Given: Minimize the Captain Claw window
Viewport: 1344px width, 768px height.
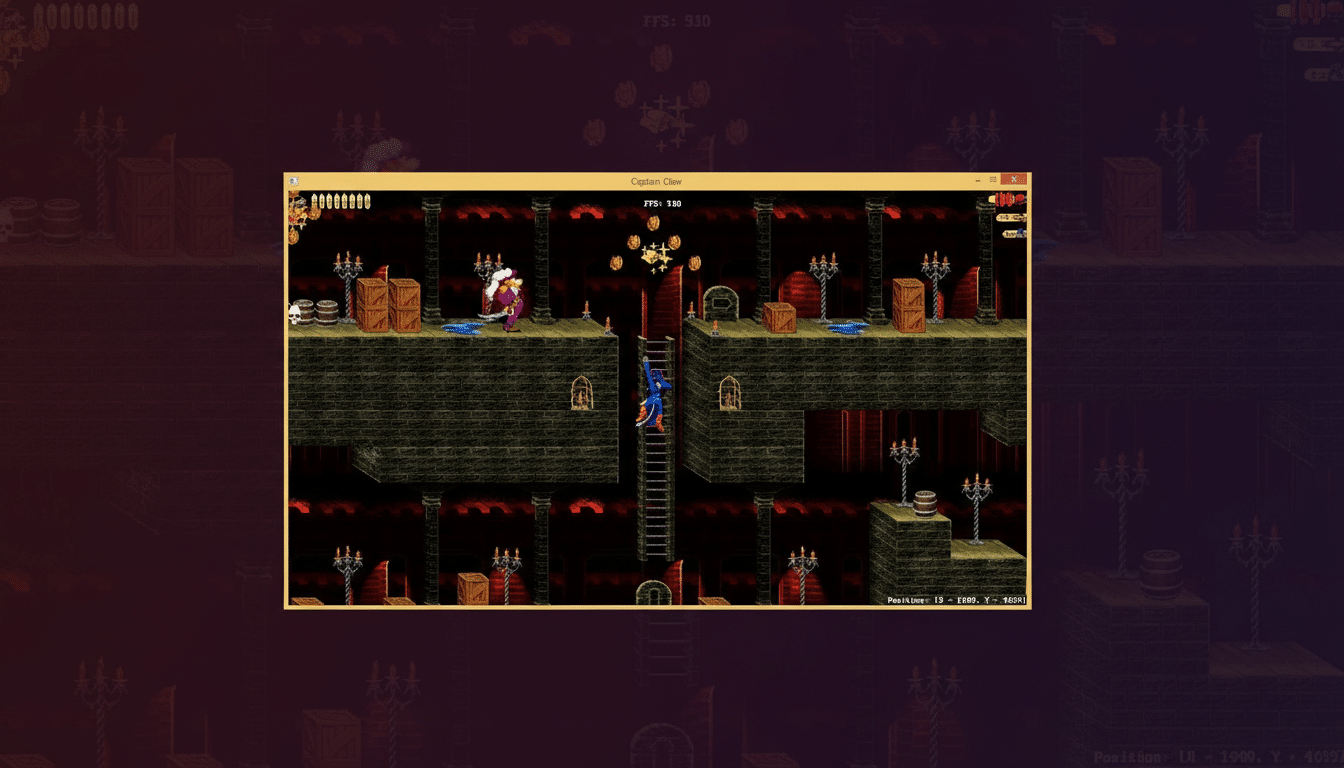Looking at the screenshot, I should pyautogui.click(x=976, y=179).
